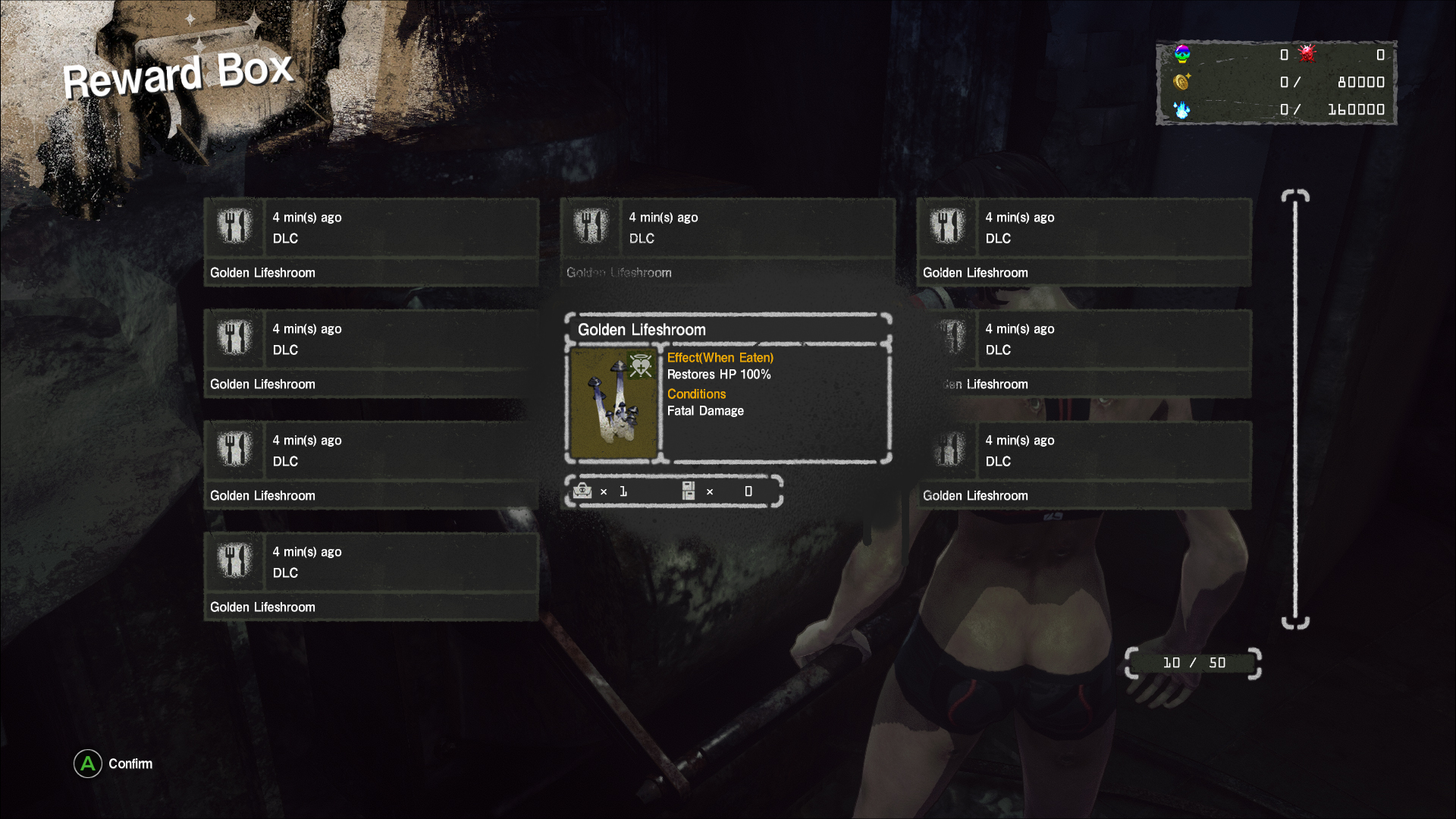Click the fork-and-knife icon on the top-left reward
The width and height of the screenshot is (1456, 819).
click(235, 226)
